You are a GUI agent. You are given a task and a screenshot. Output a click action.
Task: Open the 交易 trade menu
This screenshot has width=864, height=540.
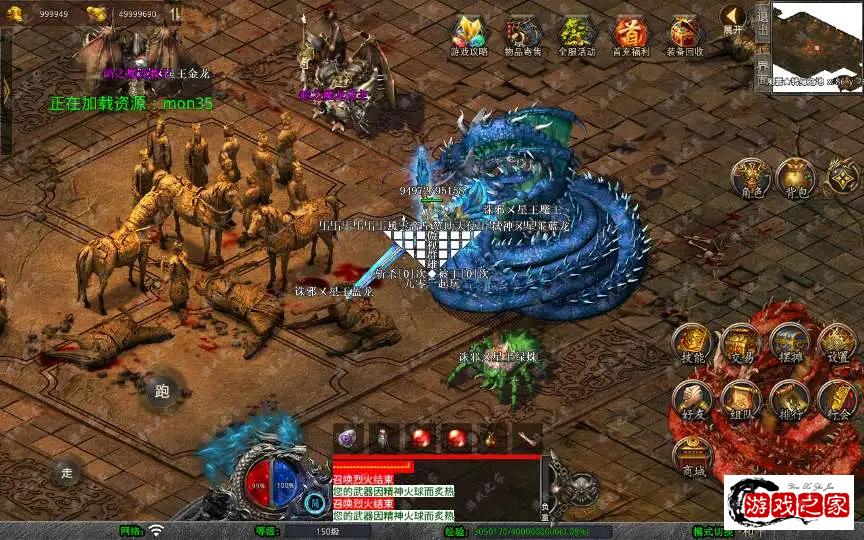coord(741,345)
